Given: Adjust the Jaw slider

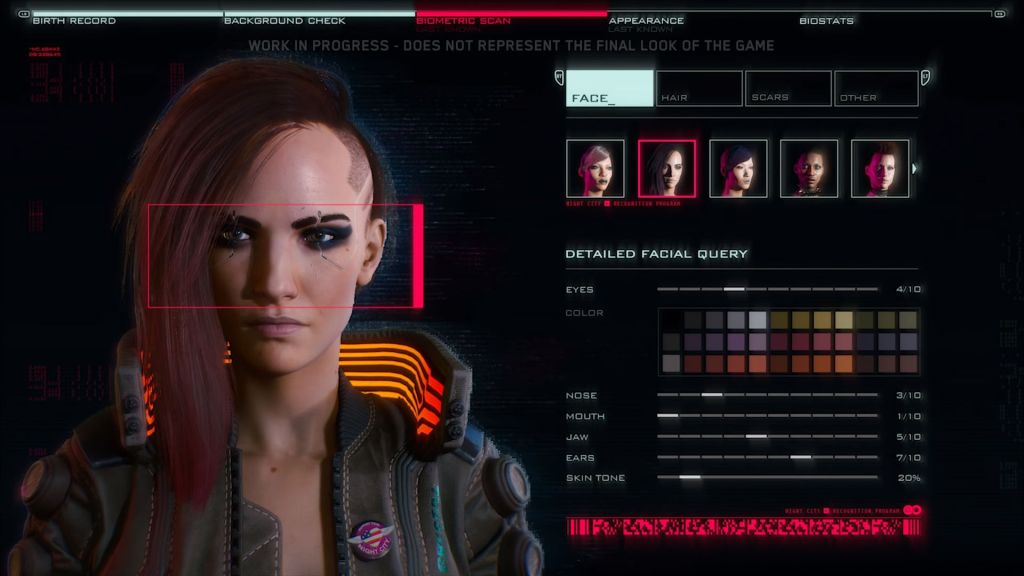Looking at the screenshot, I should (x=756, y=437).
